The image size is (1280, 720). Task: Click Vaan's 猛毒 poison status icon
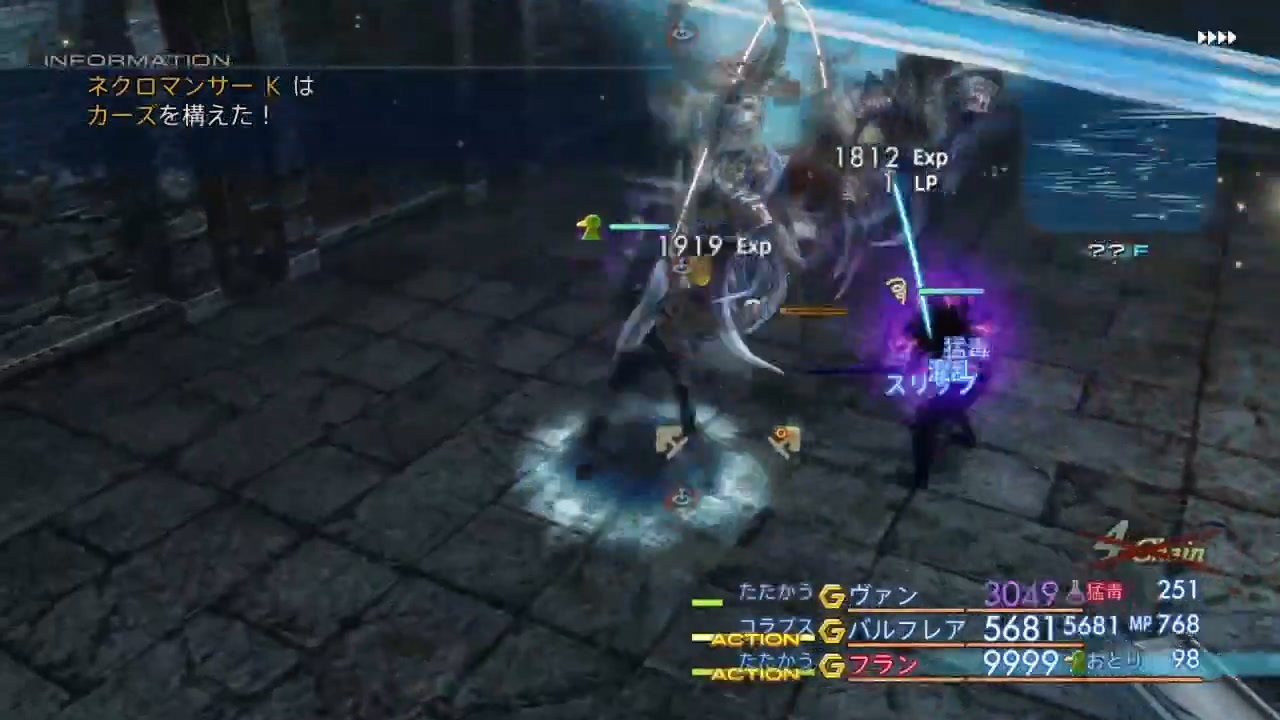coord(1075,591)
